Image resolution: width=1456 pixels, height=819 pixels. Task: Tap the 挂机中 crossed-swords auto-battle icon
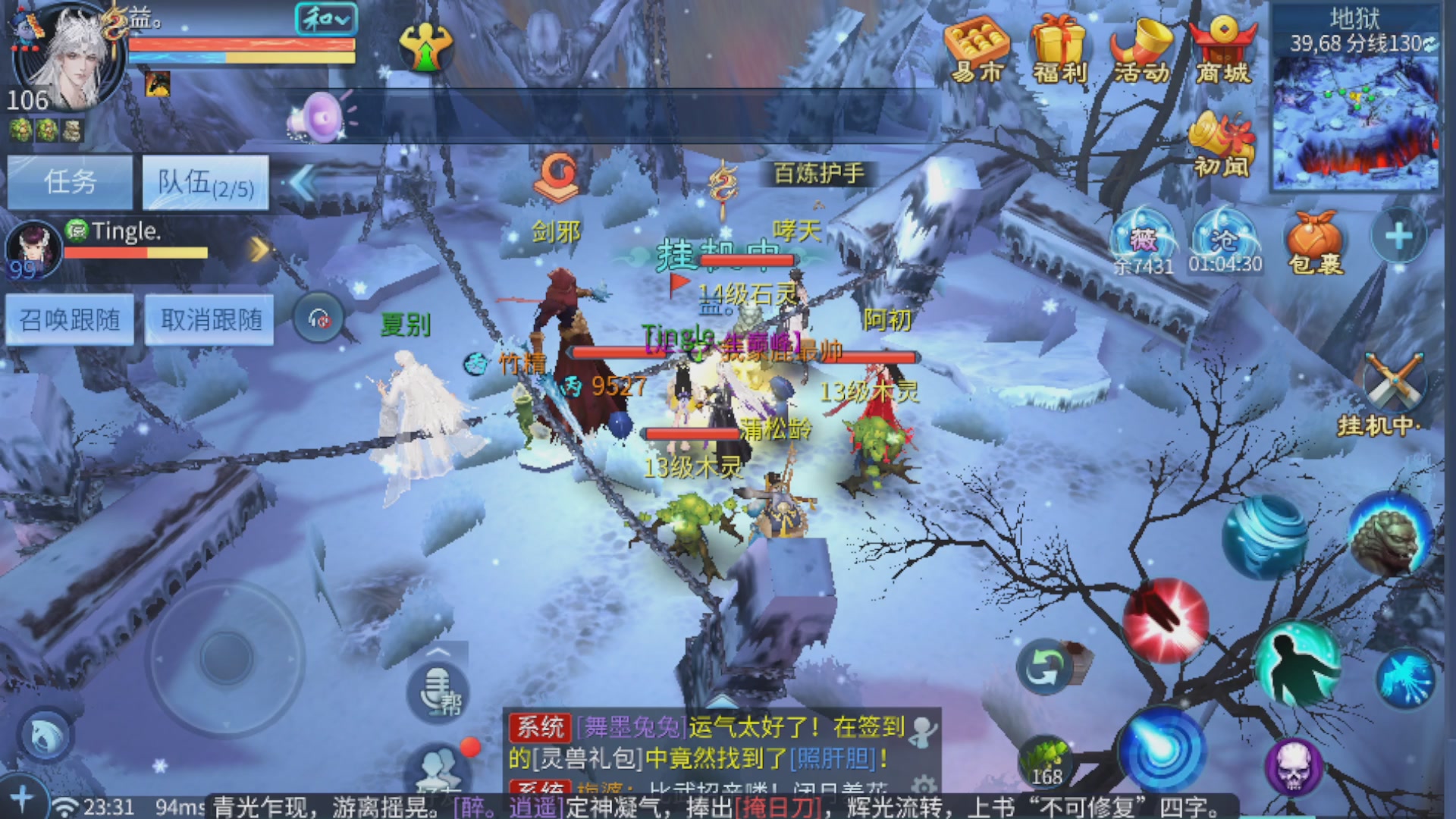1395,379
